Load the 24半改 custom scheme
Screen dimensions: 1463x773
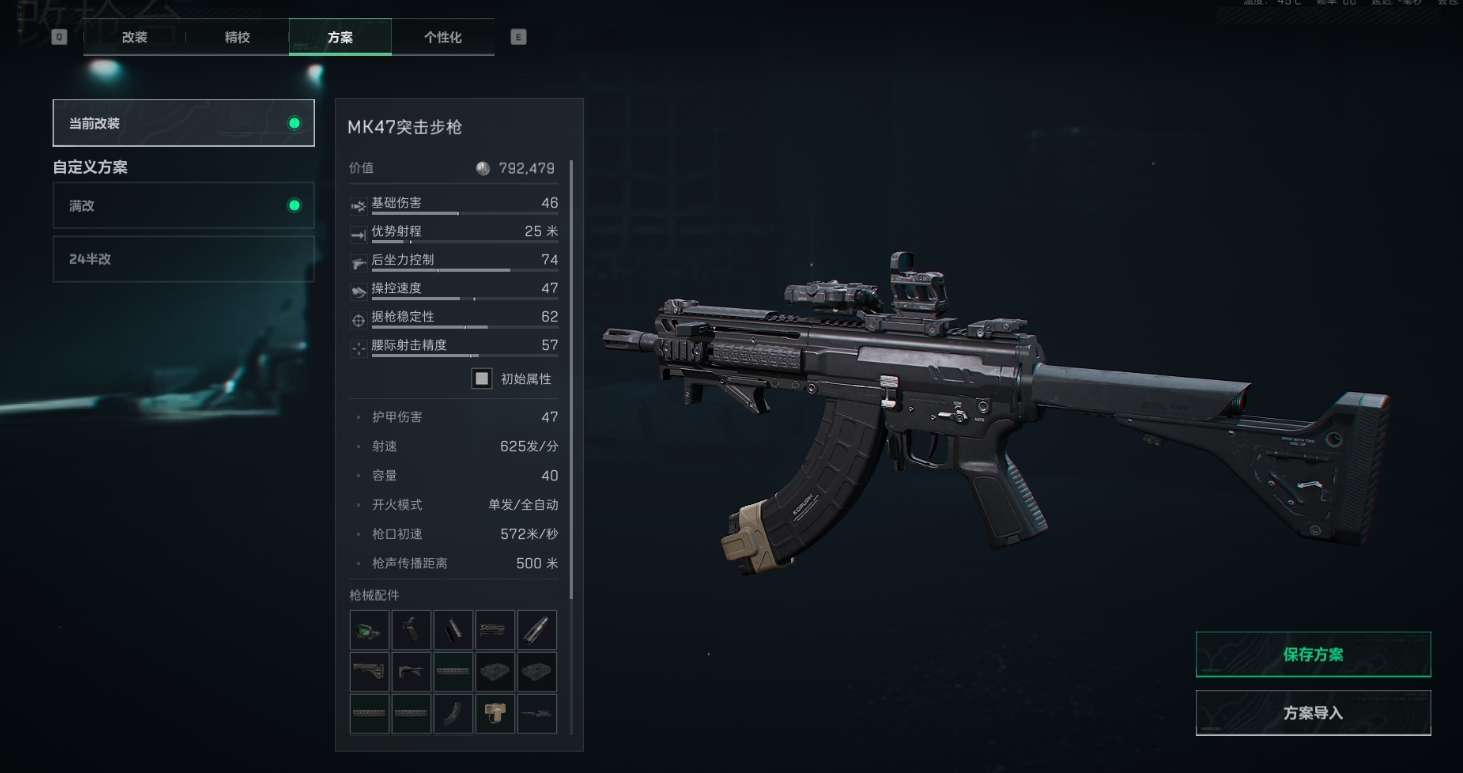pos(183,259)
